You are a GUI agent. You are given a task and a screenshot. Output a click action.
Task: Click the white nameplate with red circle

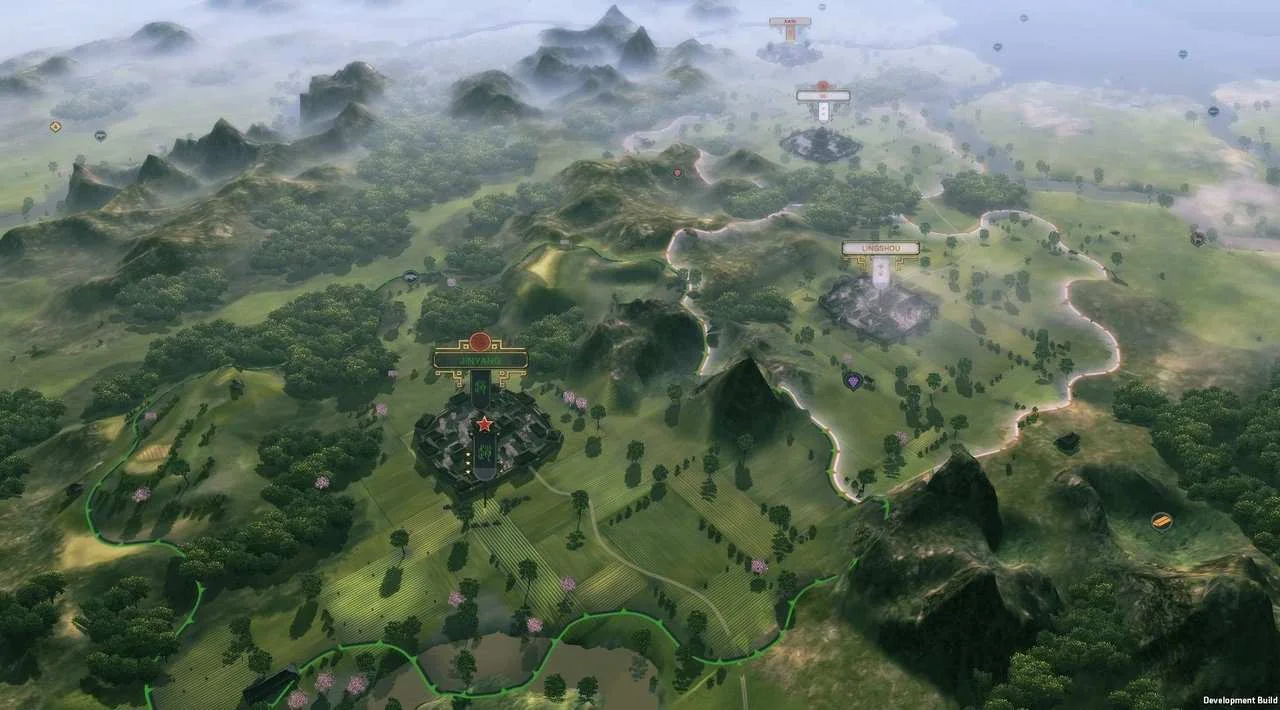coord(823,96)
